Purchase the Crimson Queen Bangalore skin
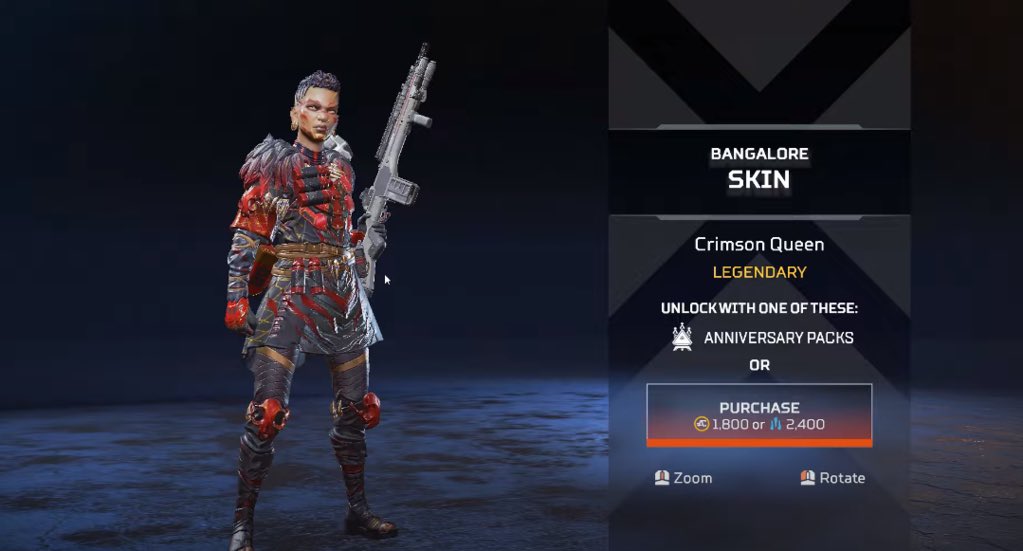This screenshot has height=551, width=1023. [x=759, y=415]
